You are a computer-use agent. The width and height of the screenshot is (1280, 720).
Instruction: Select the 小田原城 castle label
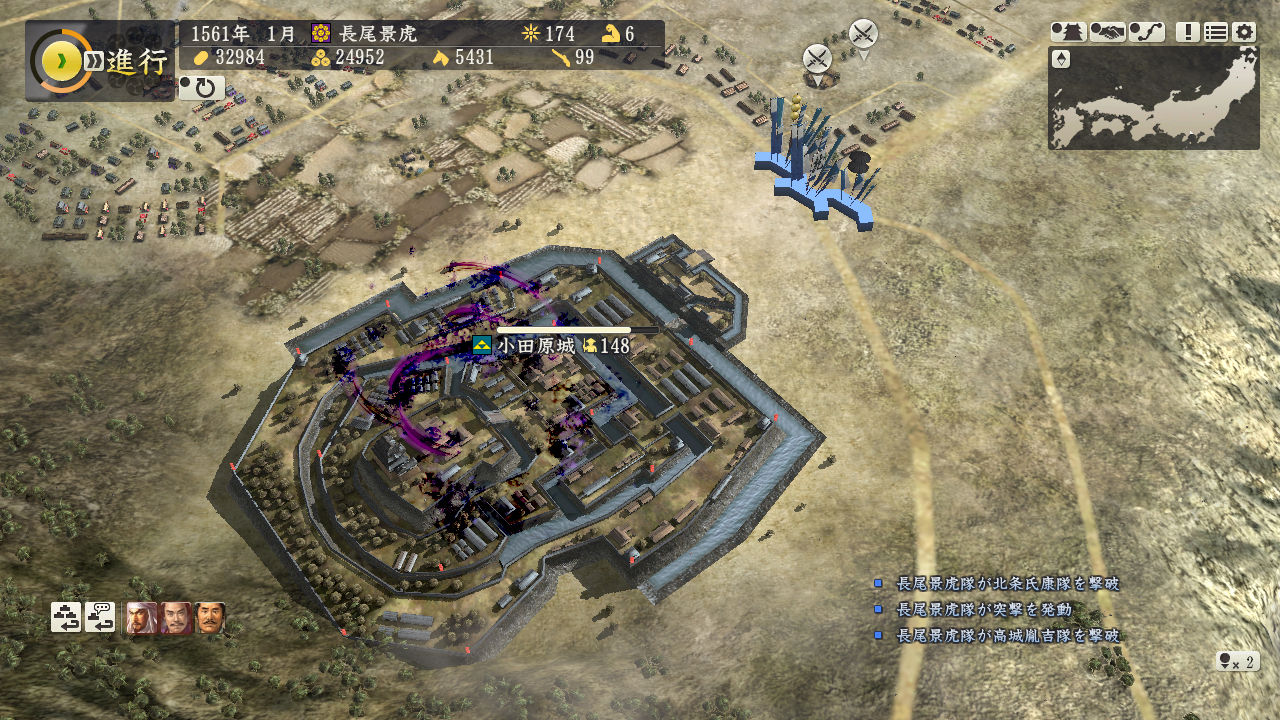pyautogui.click(x=535, y=346)
